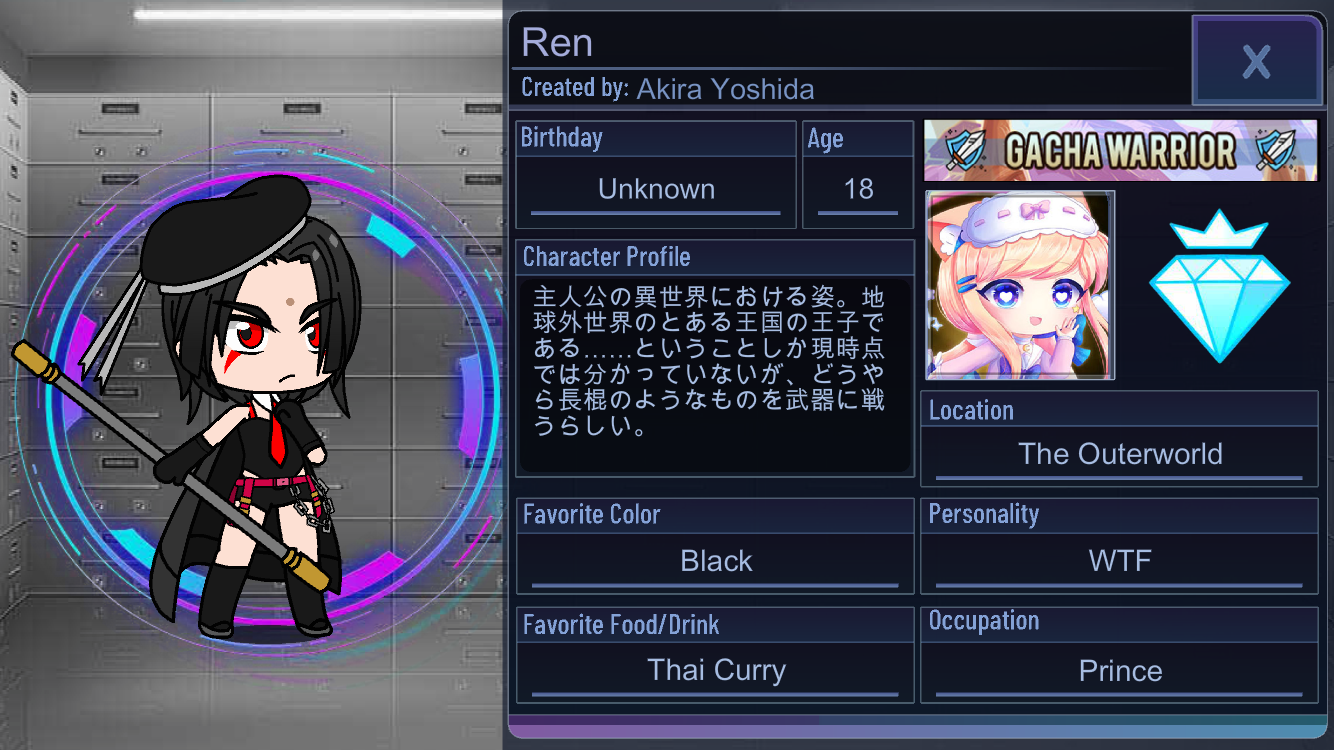
Task: Edit the Favorite Color field Black
Action: coord(716,561)
